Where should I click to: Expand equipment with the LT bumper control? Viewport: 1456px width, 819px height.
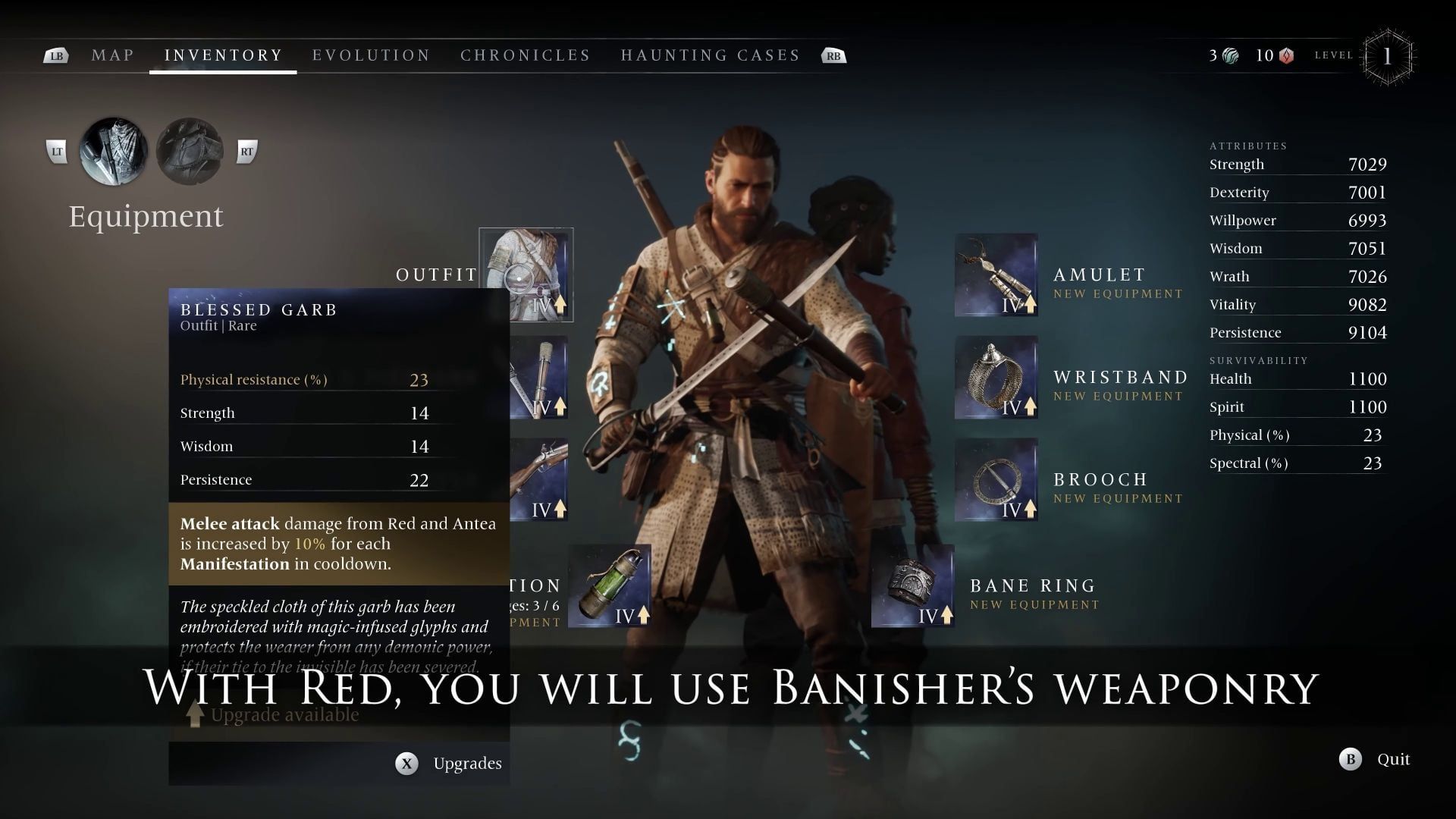click(x=55, y=151)
